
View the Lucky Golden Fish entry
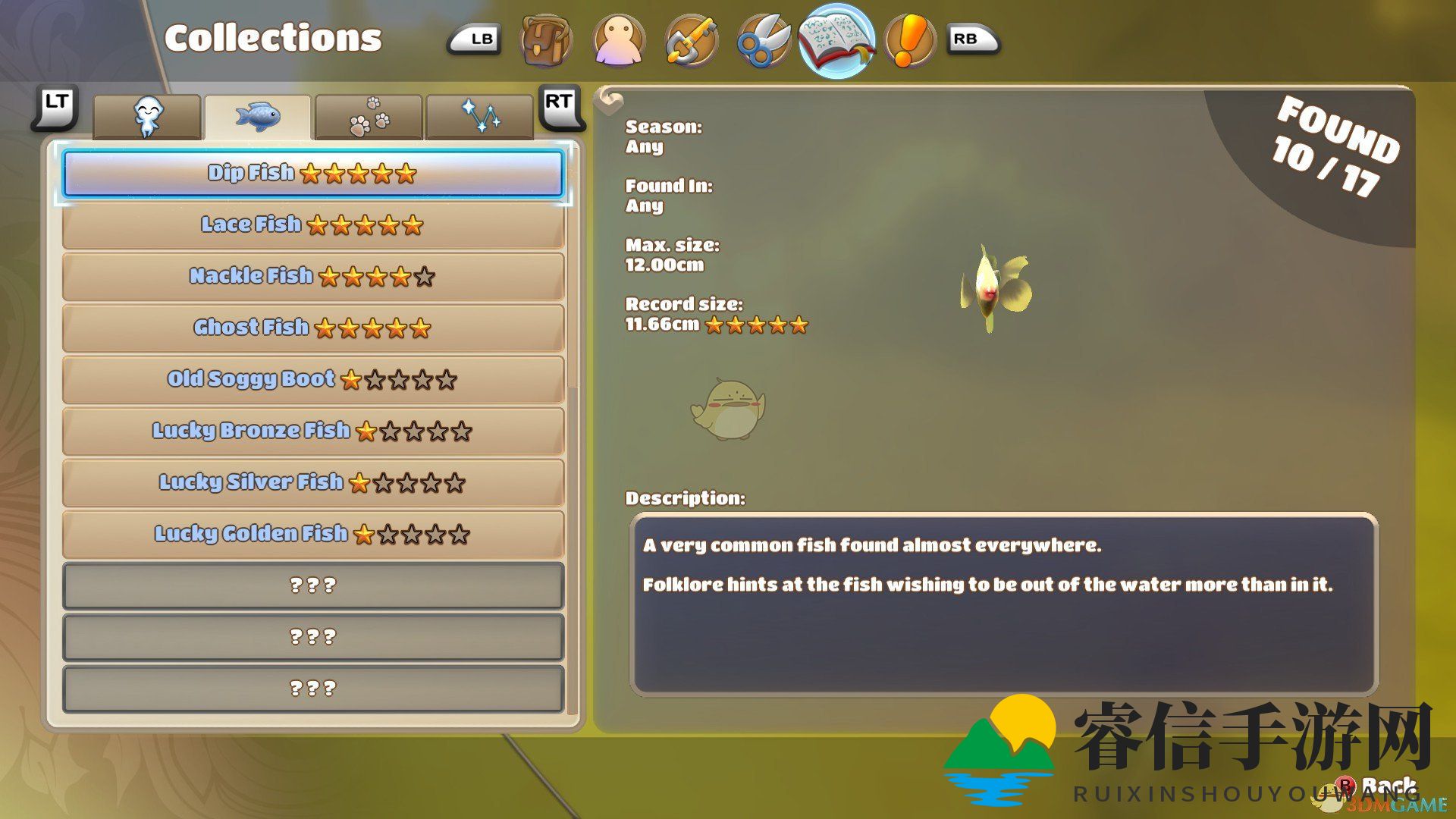pos(312,535)
